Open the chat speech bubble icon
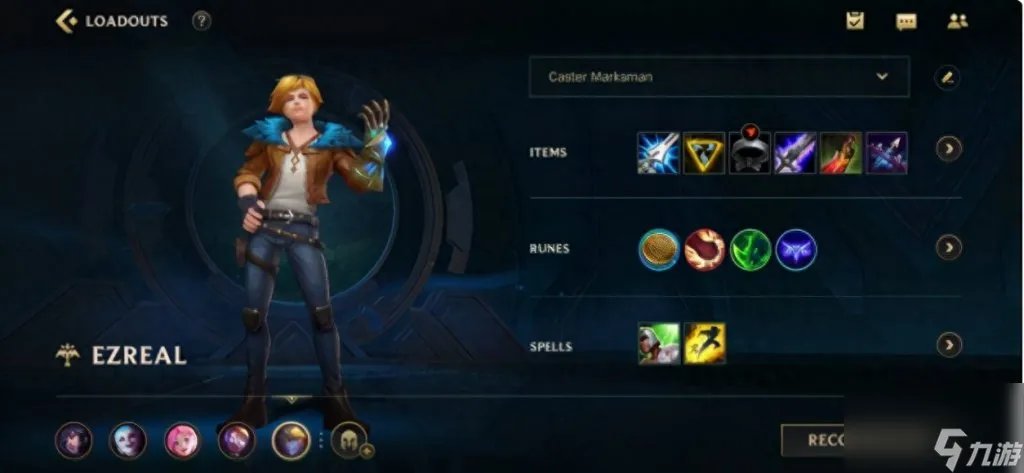Screen dimensions: 1024x473 pyautogui.click(x=906, y=21)
